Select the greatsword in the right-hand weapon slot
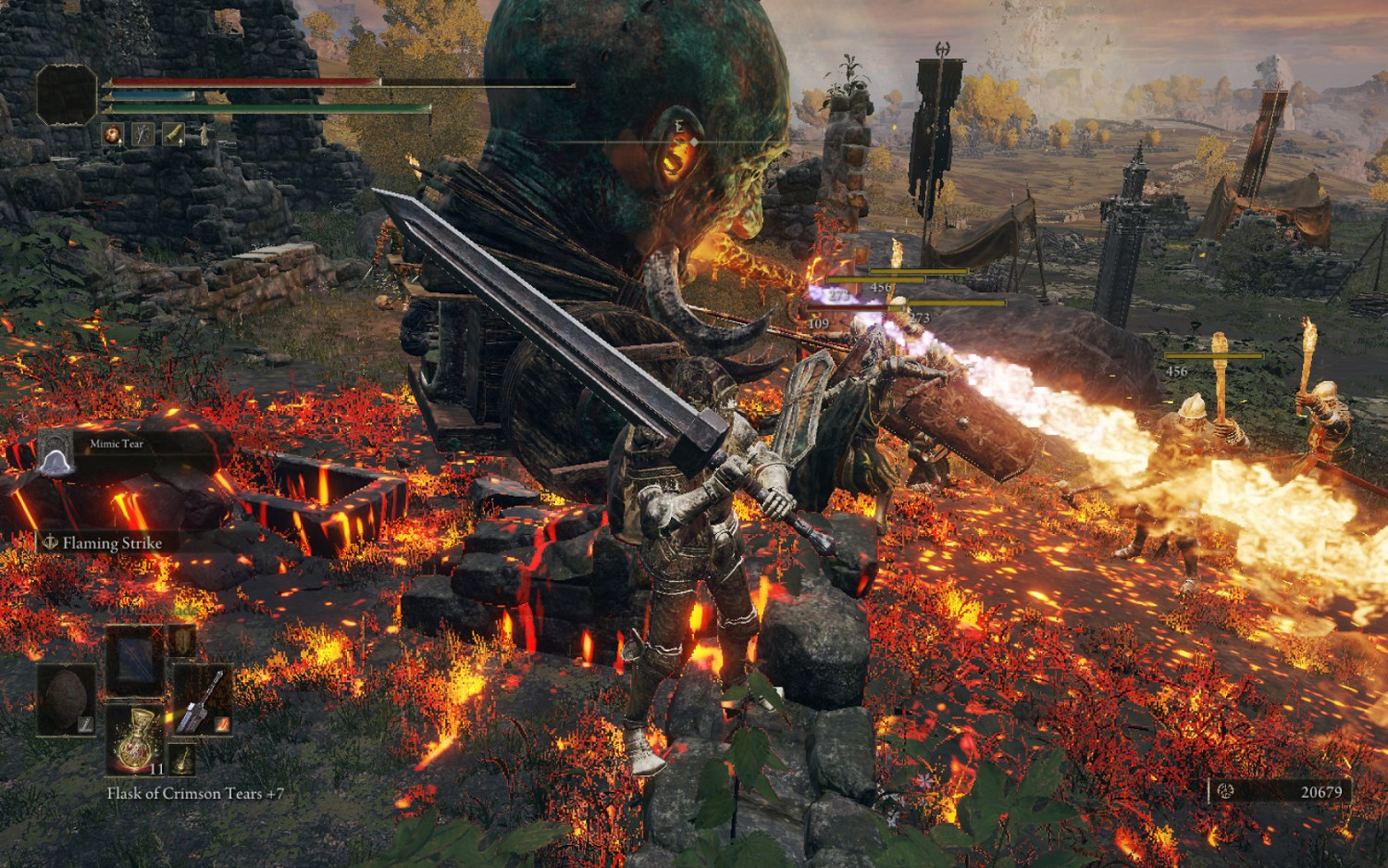This screenshot has width=1388, height=868. (x=200, y=701)
